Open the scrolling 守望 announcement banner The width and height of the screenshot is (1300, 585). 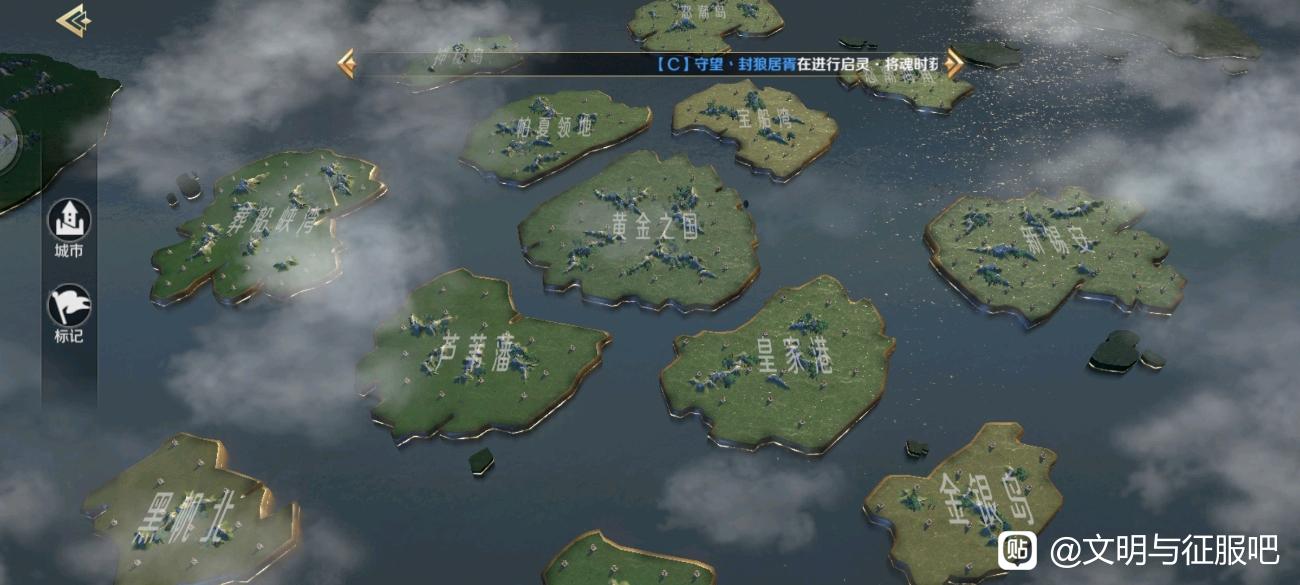[x=650, y=64]
